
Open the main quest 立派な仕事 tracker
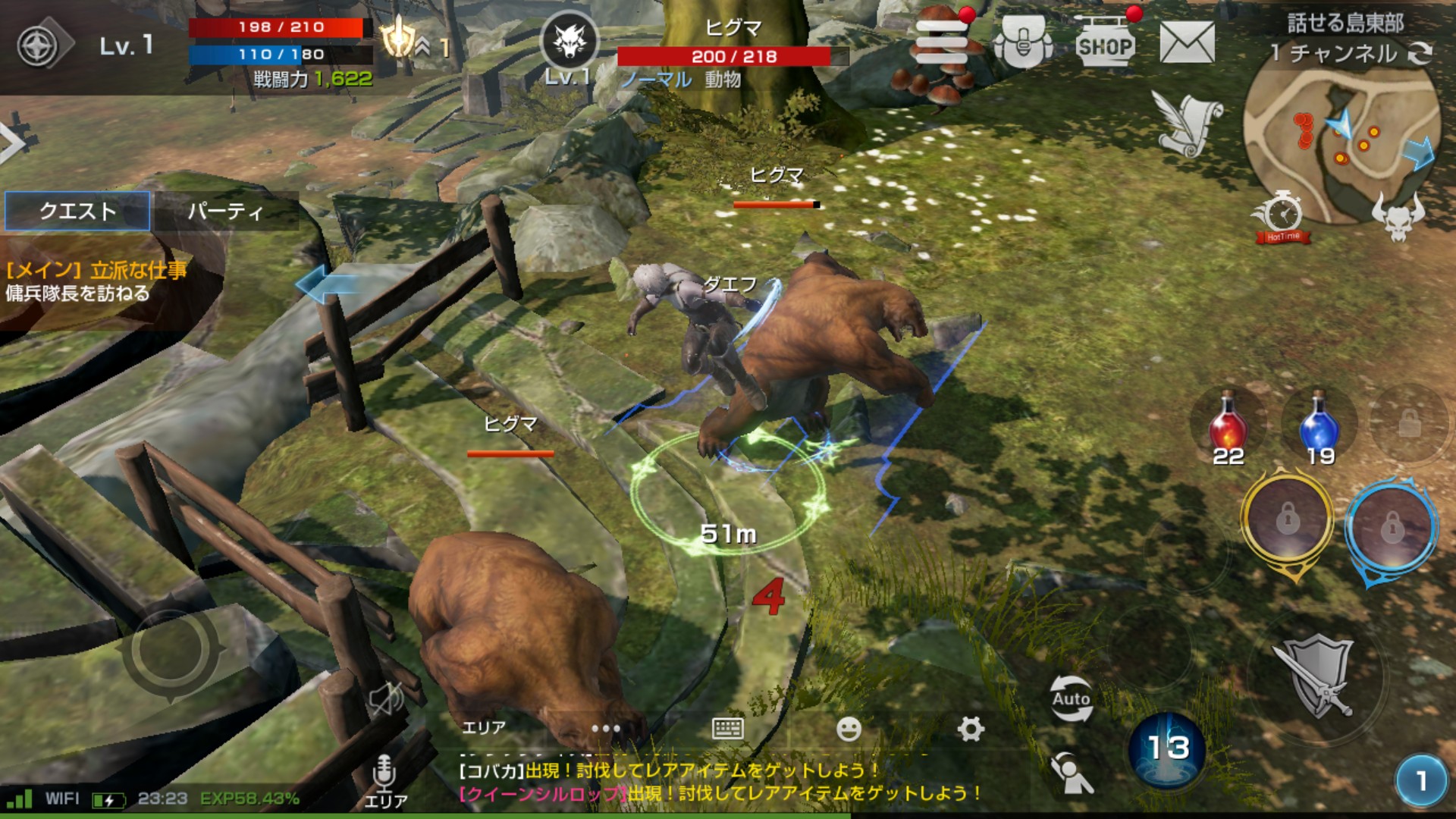click(96, 281)
